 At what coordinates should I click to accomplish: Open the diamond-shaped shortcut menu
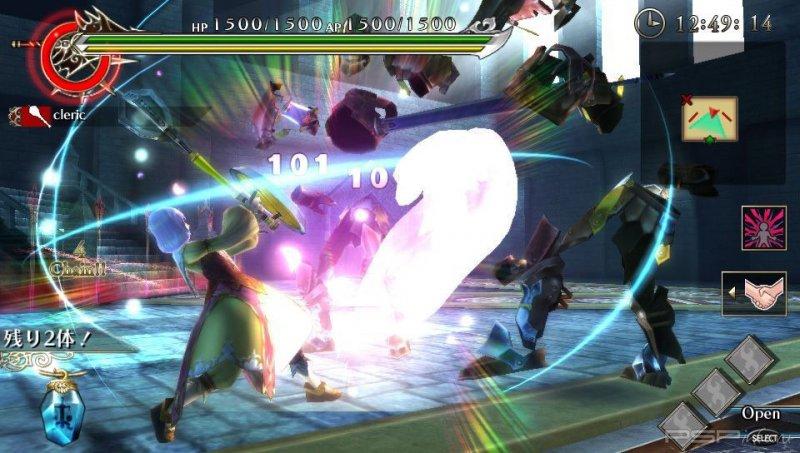click(x=718, y=392)
